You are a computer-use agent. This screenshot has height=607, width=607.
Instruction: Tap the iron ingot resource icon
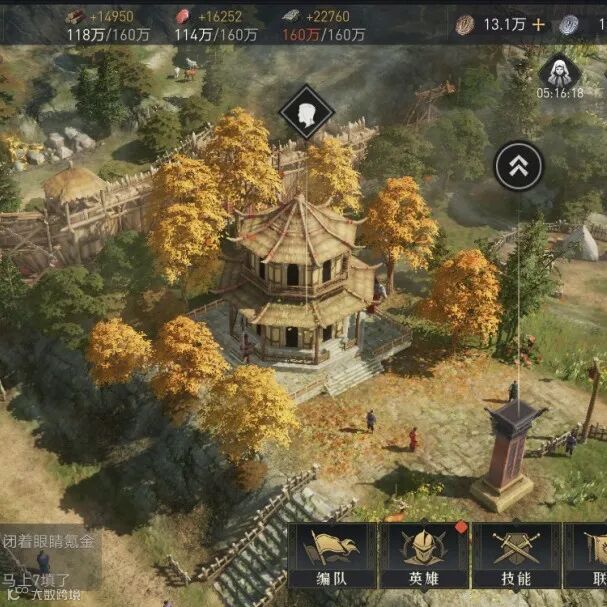[x=290, y=16]
